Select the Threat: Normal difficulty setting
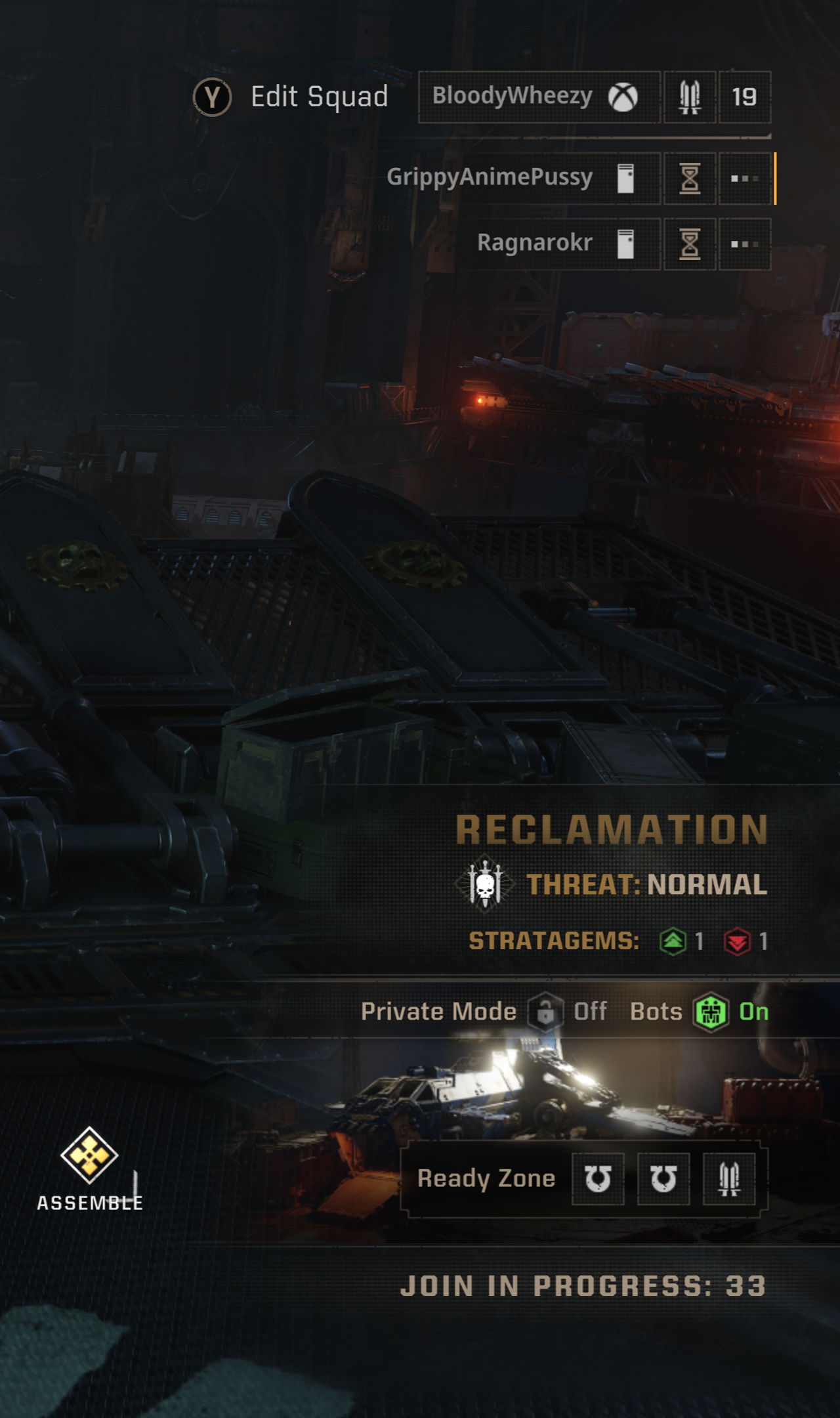Viewport: 840px width, 1418px height. point(646,884)
